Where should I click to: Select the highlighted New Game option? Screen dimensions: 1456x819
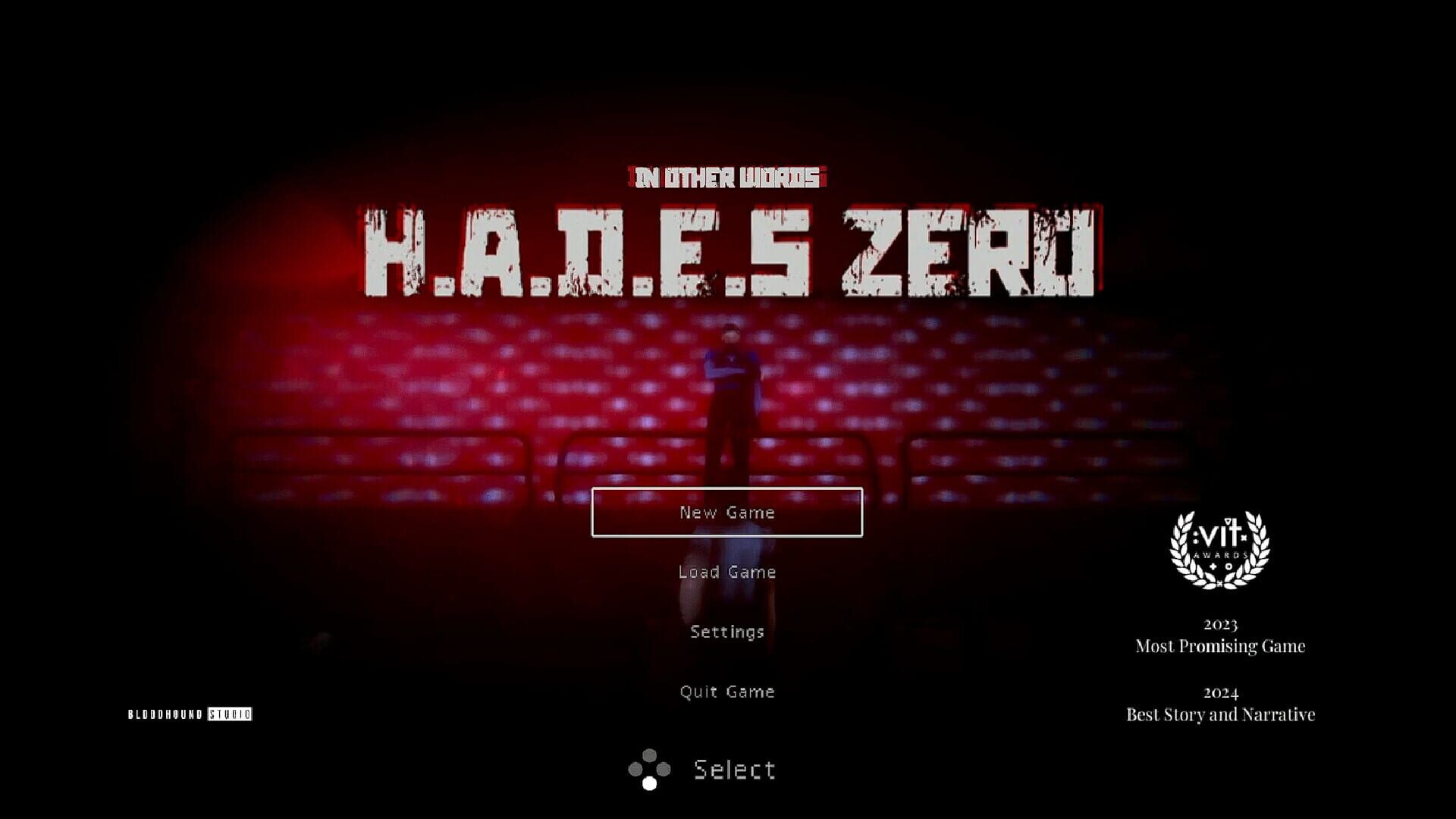(727, 512)
